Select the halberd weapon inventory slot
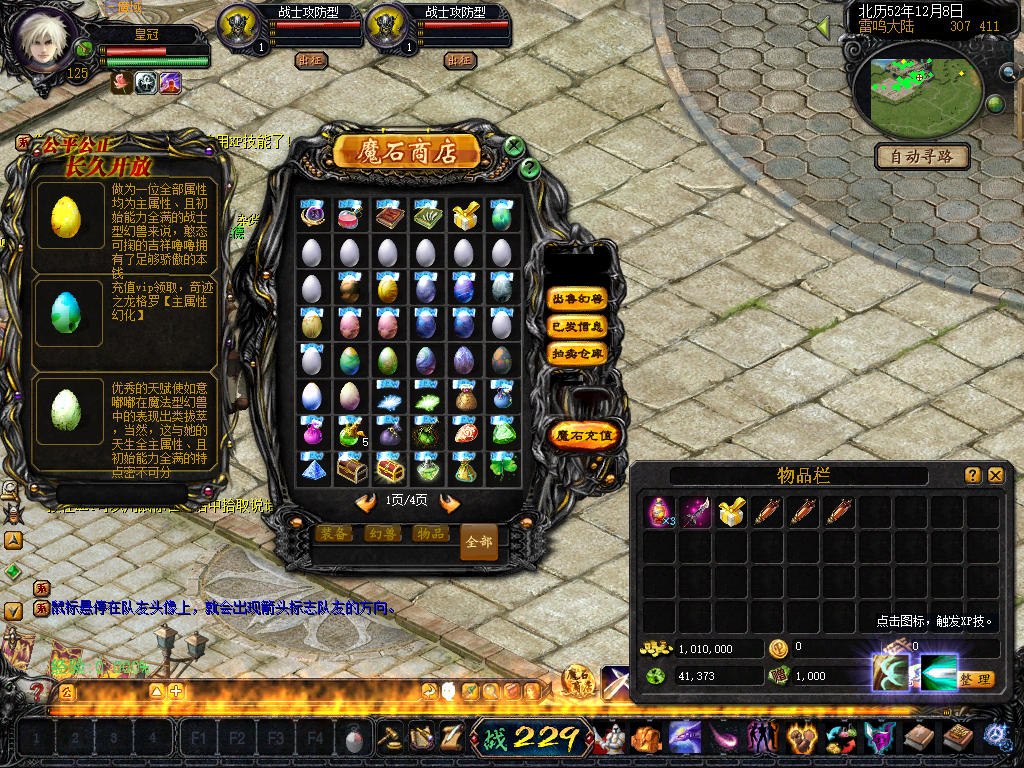The height and width of the screenshot is (768, 1024). click(695, 512)
